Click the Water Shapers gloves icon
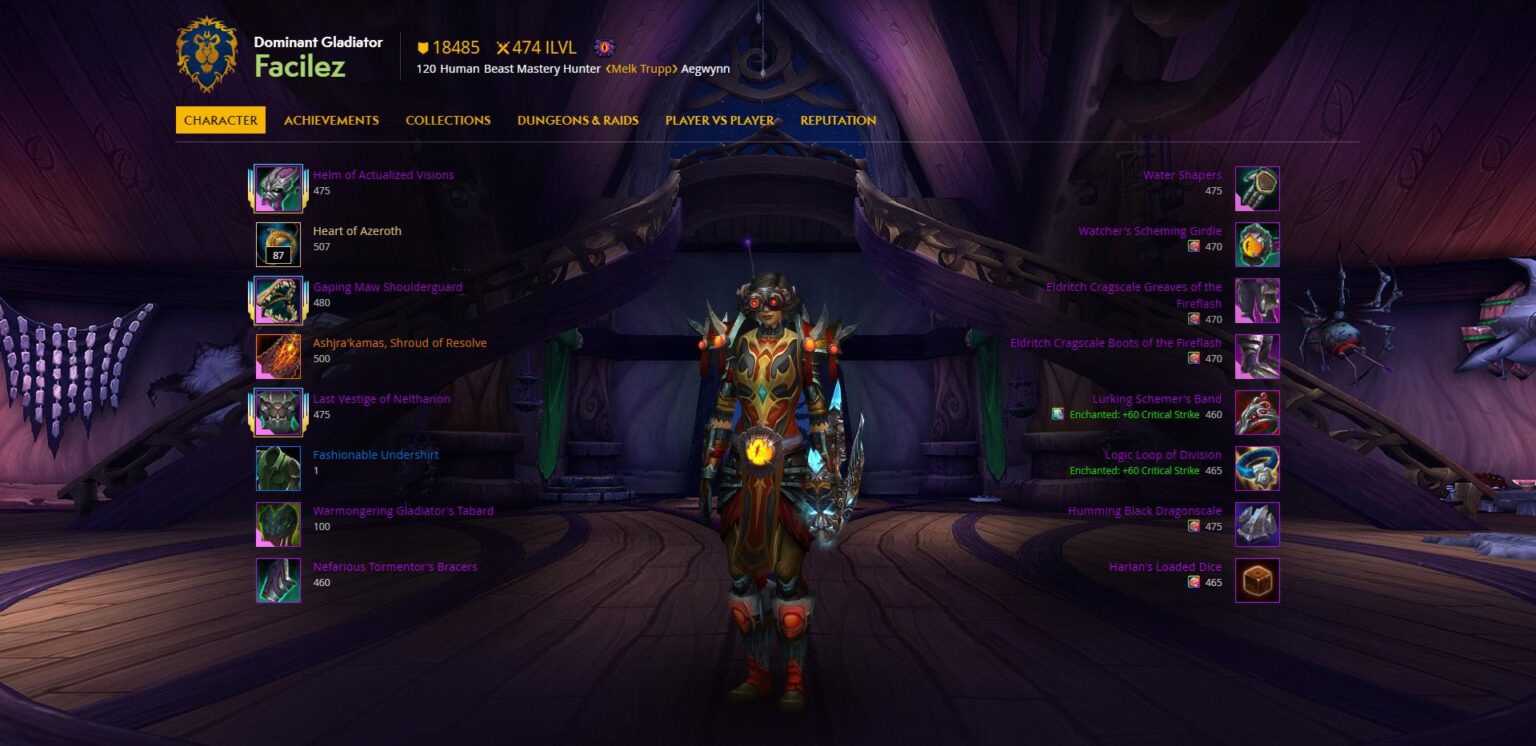Viewport: 1536px width, 746px height. tap(1257, 188)
